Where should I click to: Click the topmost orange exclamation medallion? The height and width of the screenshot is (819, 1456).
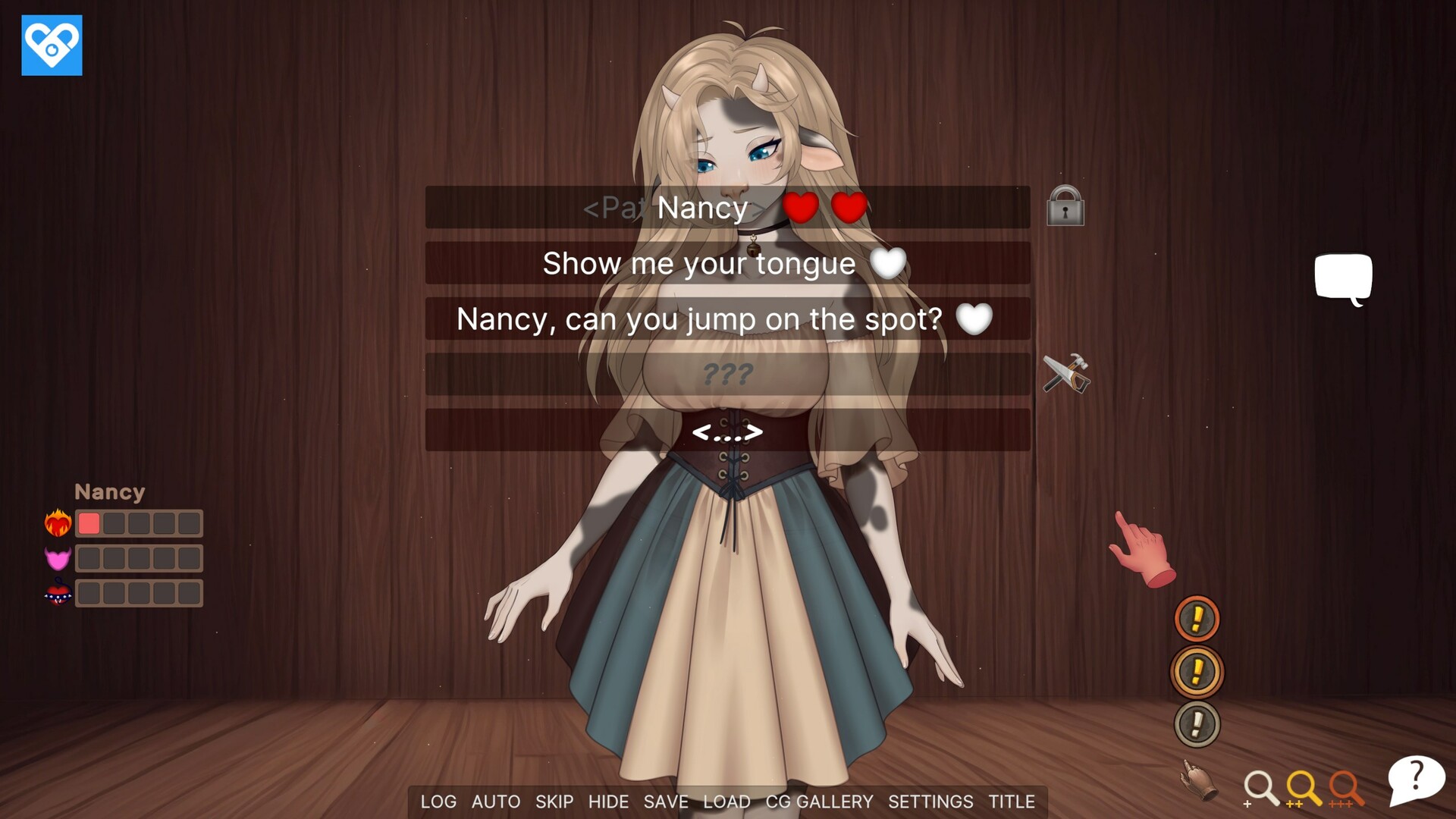point(1197,618)
